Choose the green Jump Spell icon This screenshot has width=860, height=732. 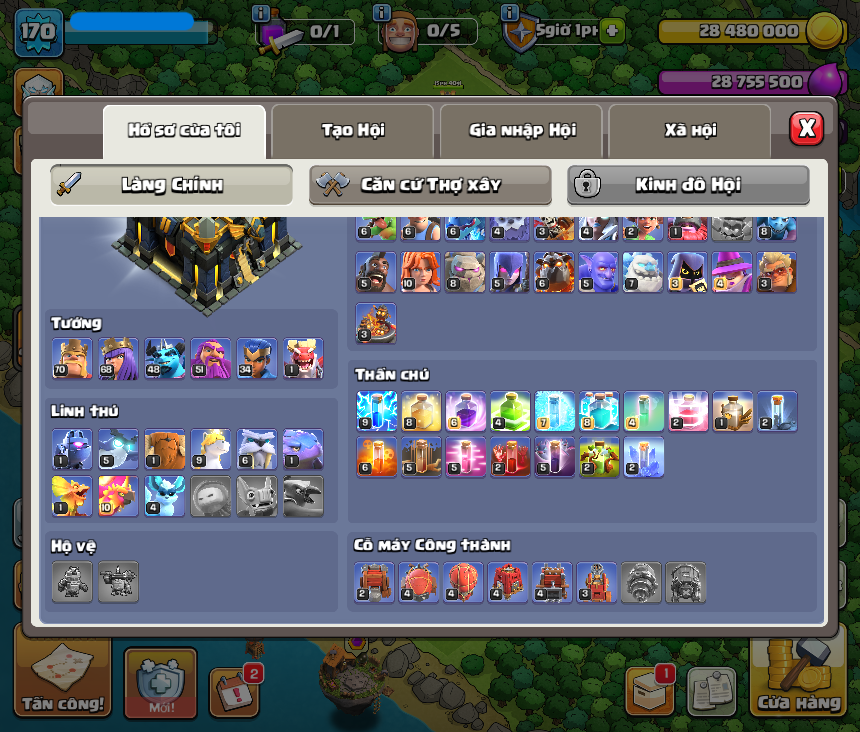[x=509, y=411]
